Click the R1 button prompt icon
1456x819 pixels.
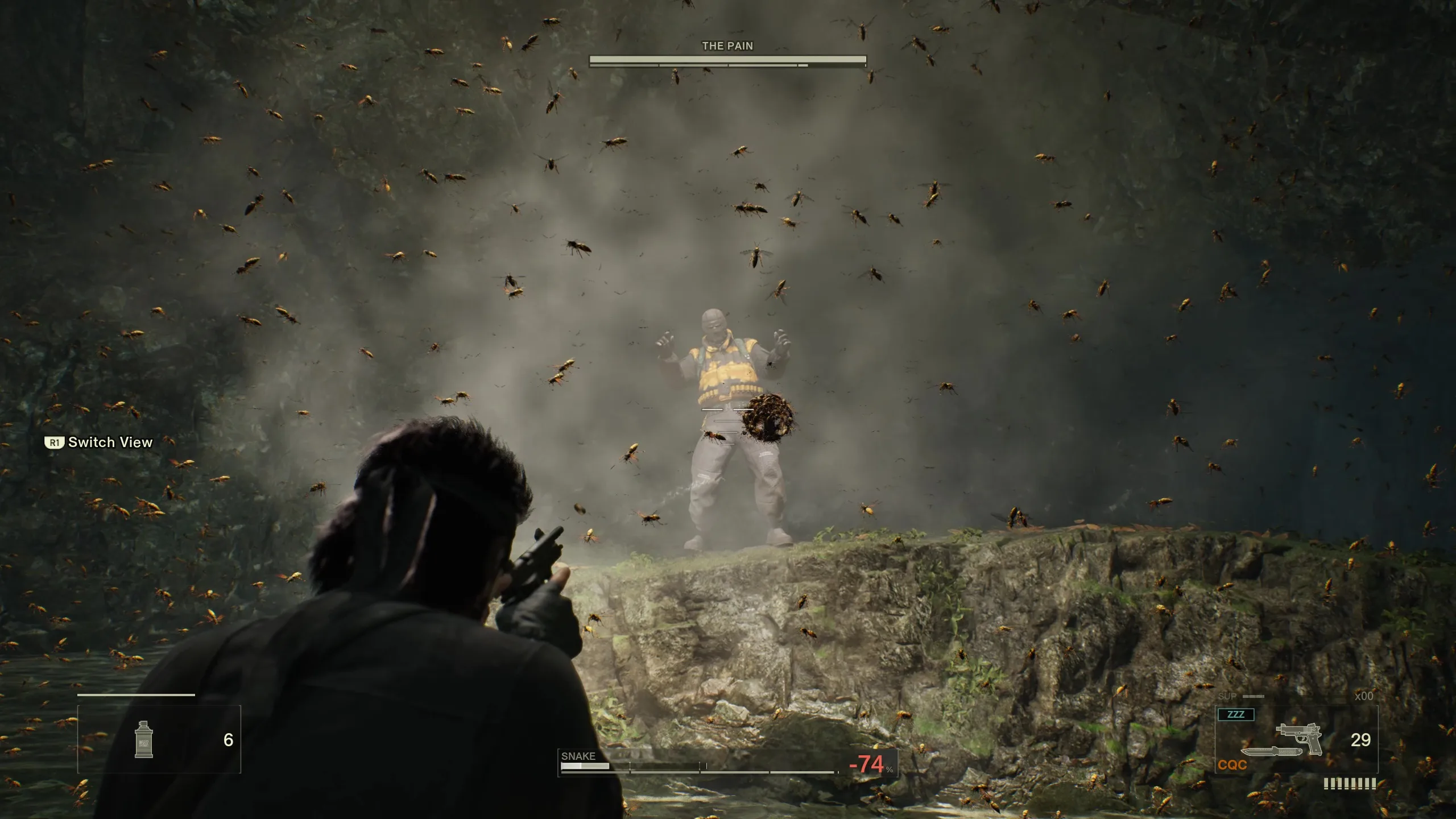click(54, 442)
